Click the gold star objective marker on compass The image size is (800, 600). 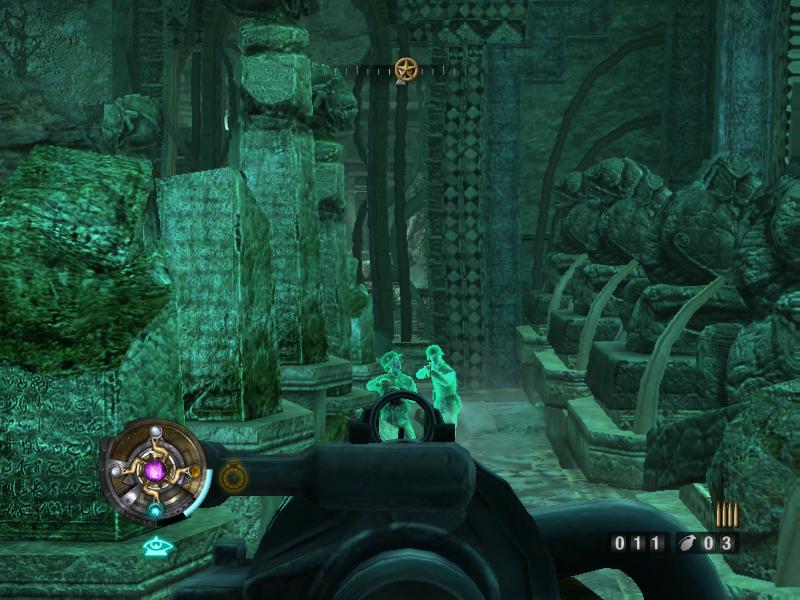[x=405, y=69]
